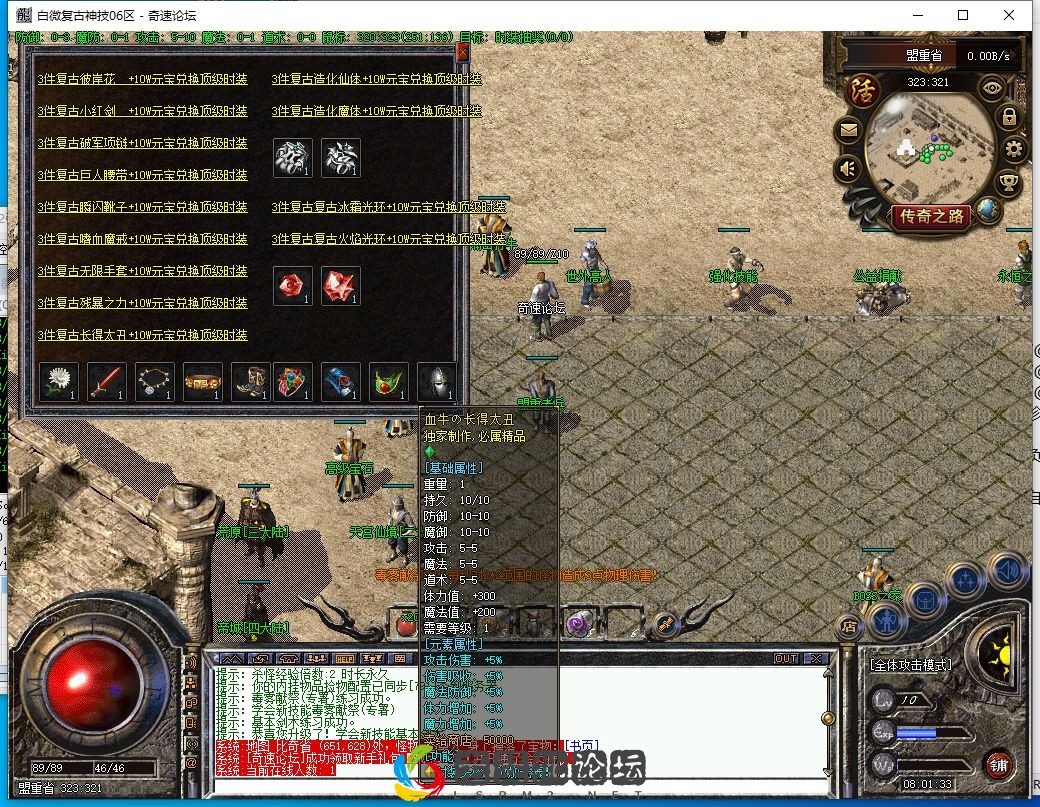Screen dimensions: 1040x807
Task: Open the gear settings icon
Action: pos(1014,150)
